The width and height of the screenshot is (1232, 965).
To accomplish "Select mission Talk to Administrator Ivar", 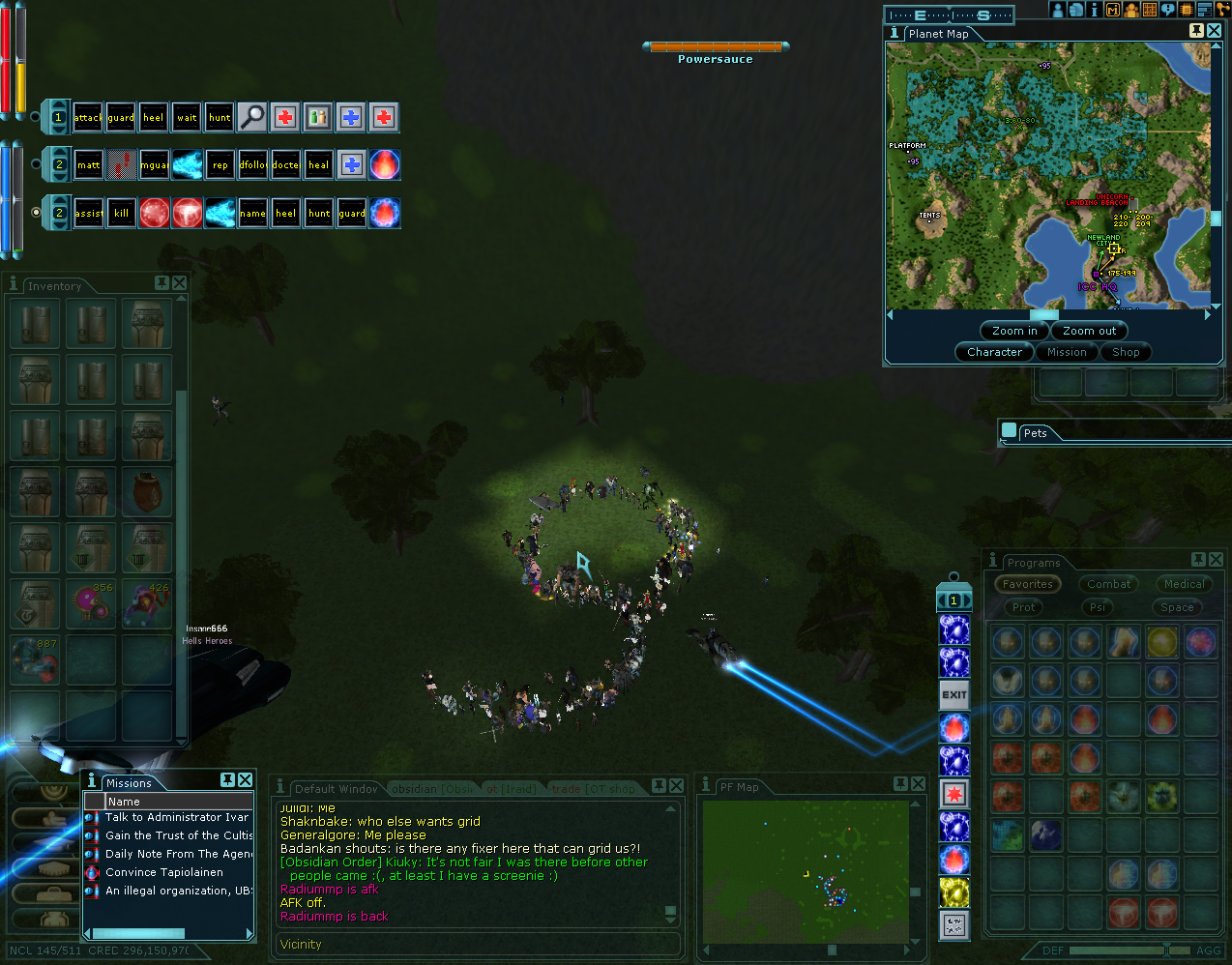I will click(176, 818).
